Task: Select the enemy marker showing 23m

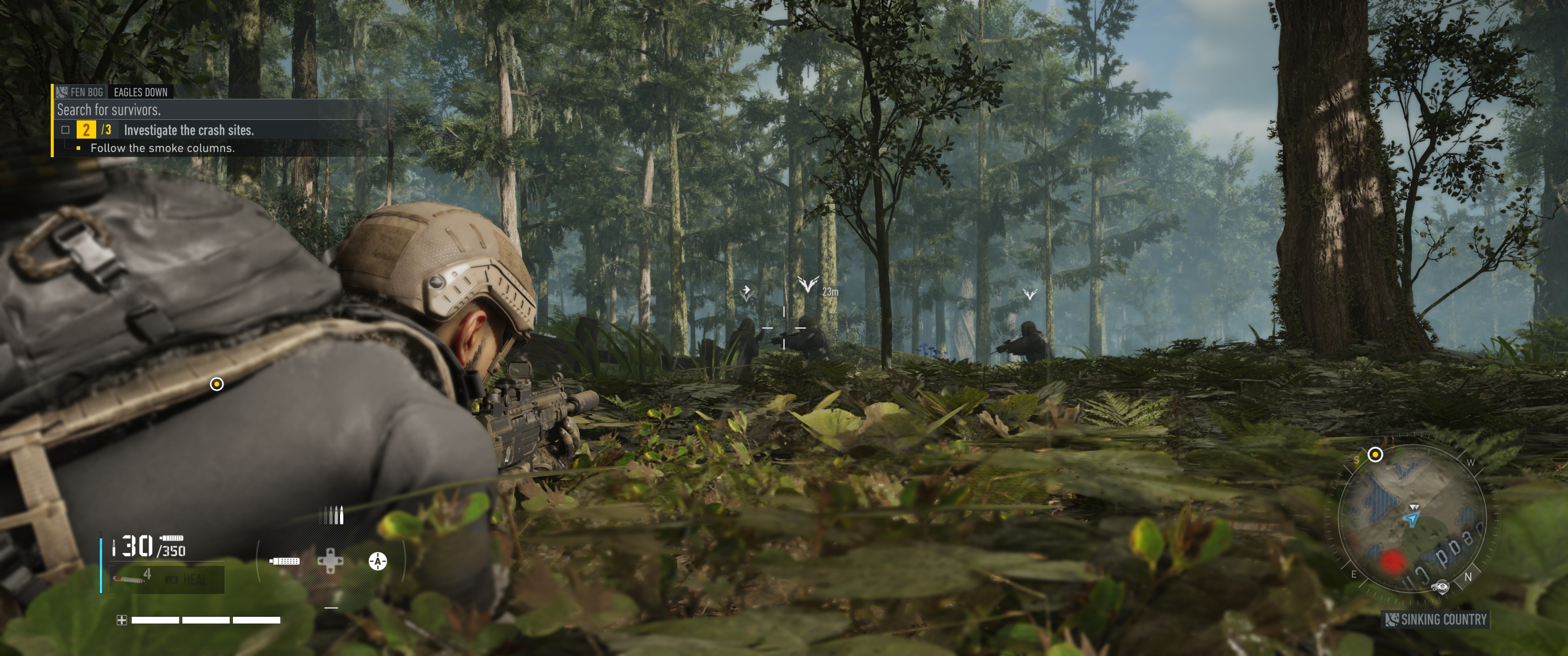Action: [808, 283]
